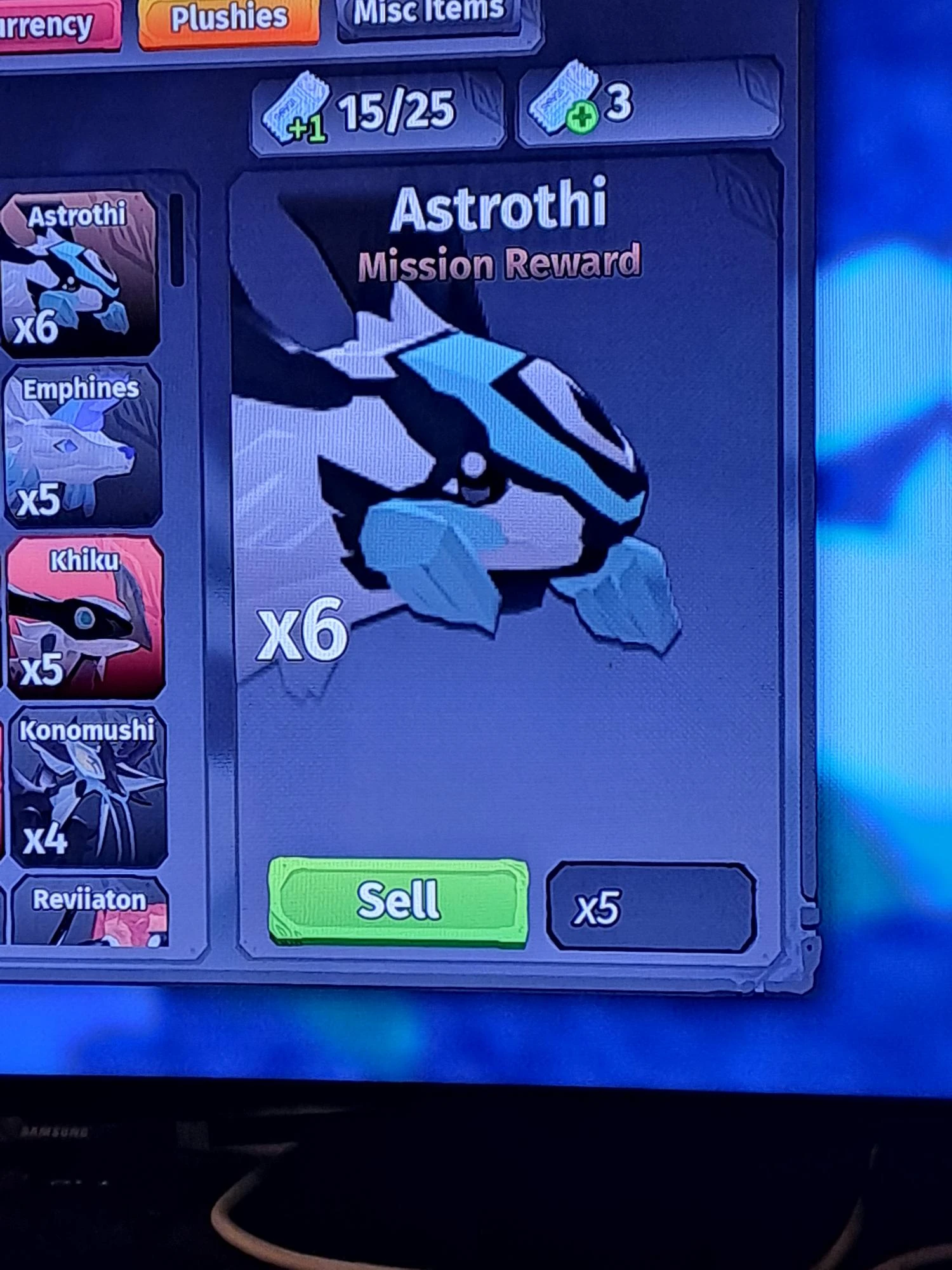
Task: Select the Astrothi plushie in the sidebar
Action: pos(76,273)
